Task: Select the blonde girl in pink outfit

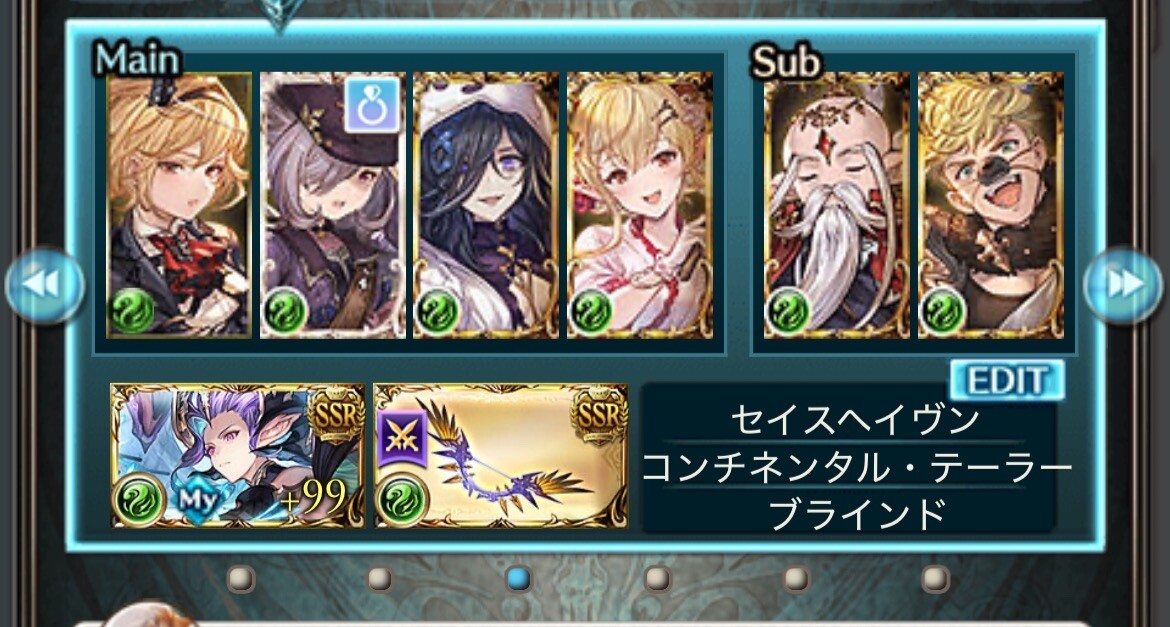Action: (x=640, y=205)
